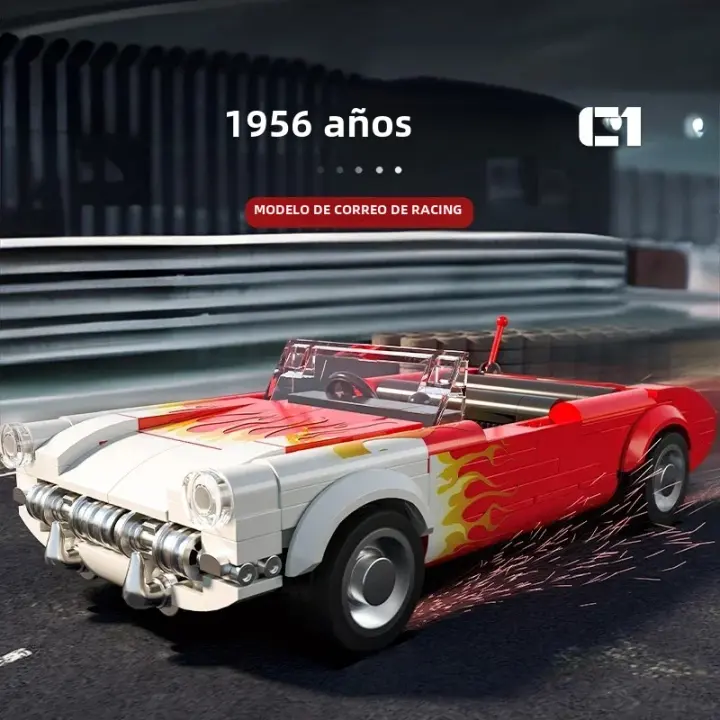Screen dimensions: 720x720
Task: Click the white C1 logo icon
Action: tap(609, 127)
